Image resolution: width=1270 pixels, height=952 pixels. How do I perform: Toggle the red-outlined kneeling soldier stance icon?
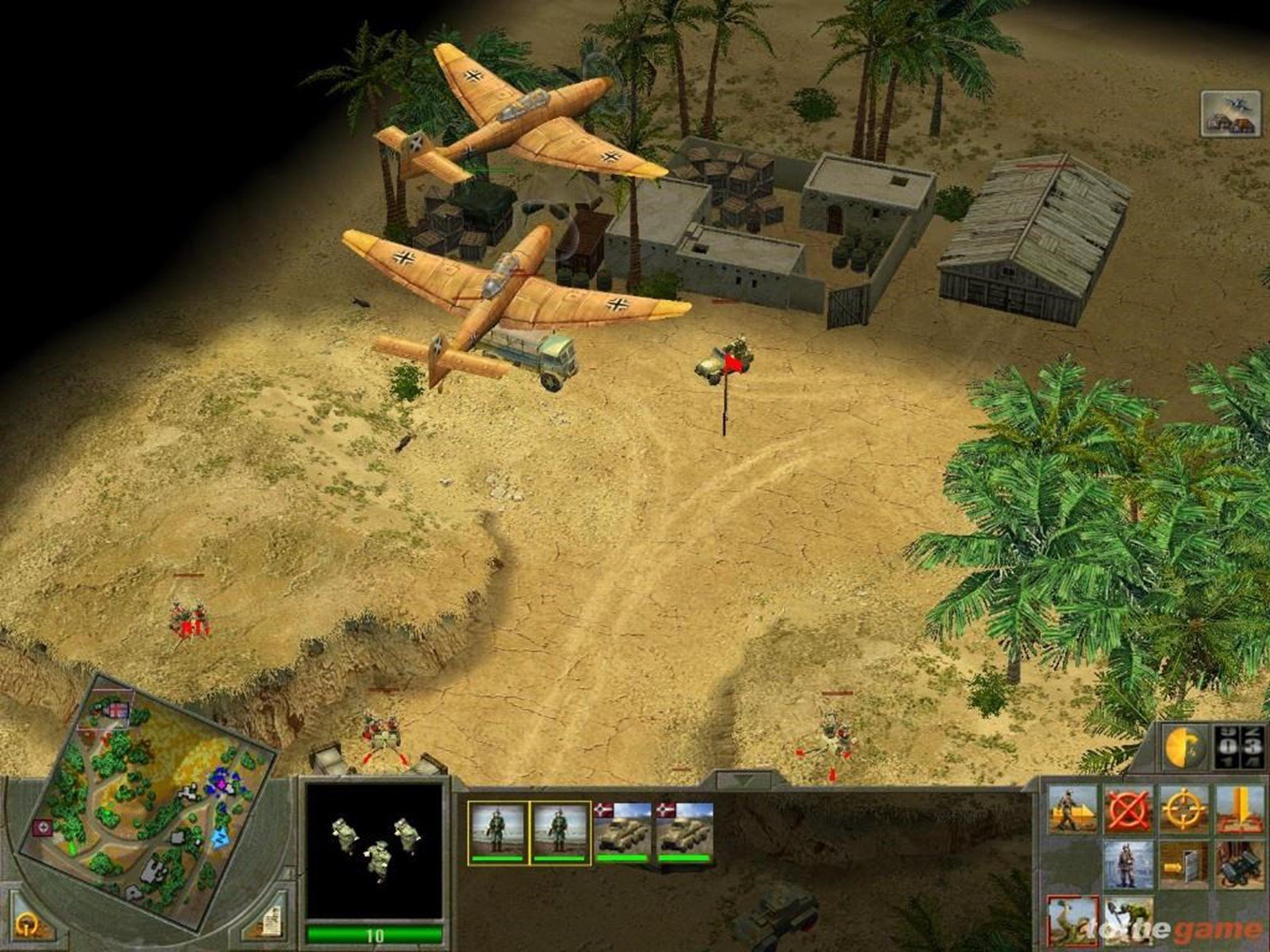pyautogui.click(x=1072, y=920)
